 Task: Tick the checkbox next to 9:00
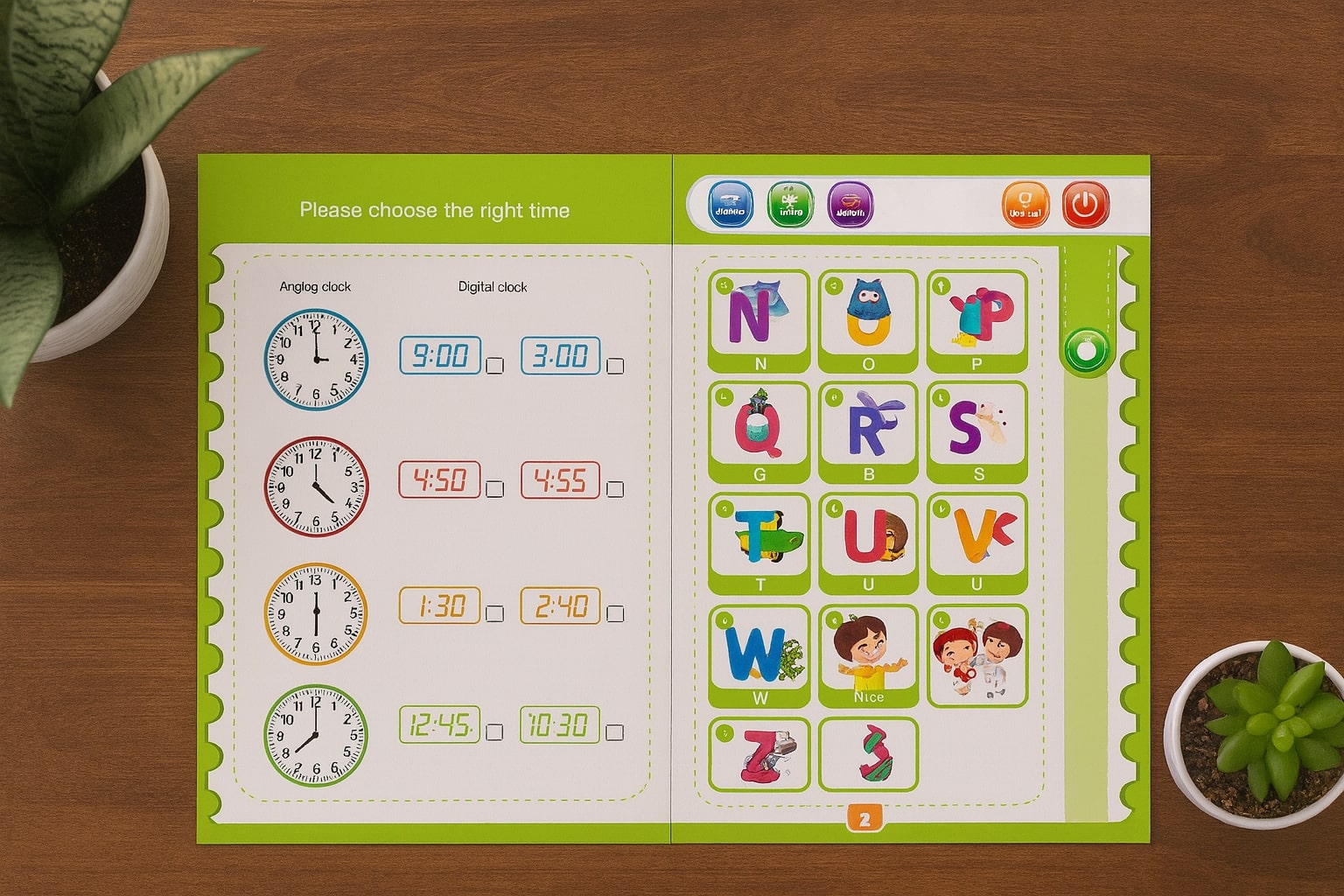point(494,366)
